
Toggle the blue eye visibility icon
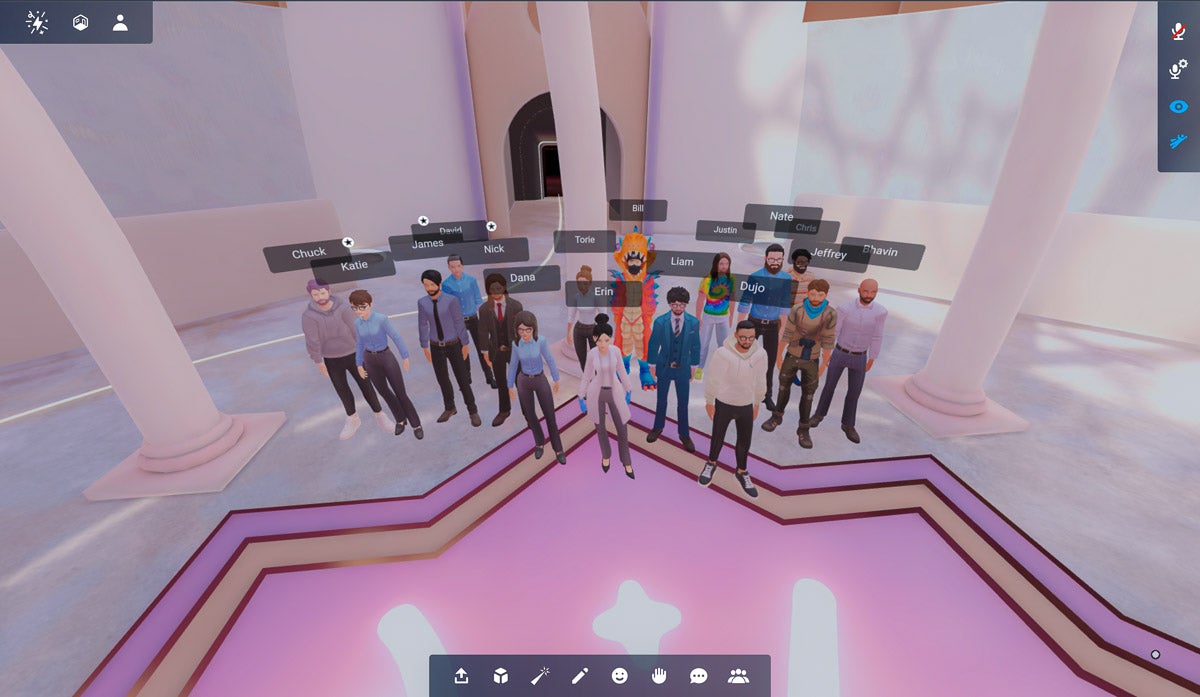point(1179,107)
